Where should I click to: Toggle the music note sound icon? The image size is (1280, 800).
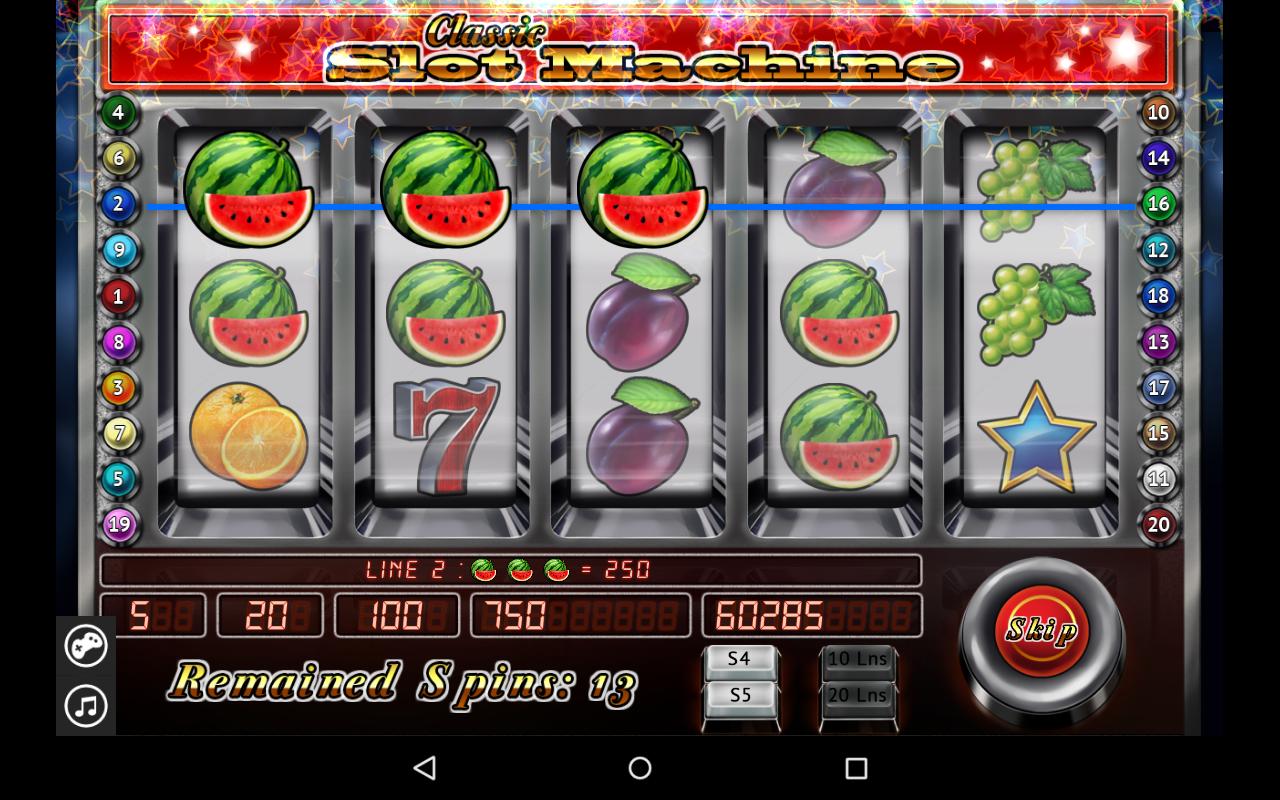[86, 706]
